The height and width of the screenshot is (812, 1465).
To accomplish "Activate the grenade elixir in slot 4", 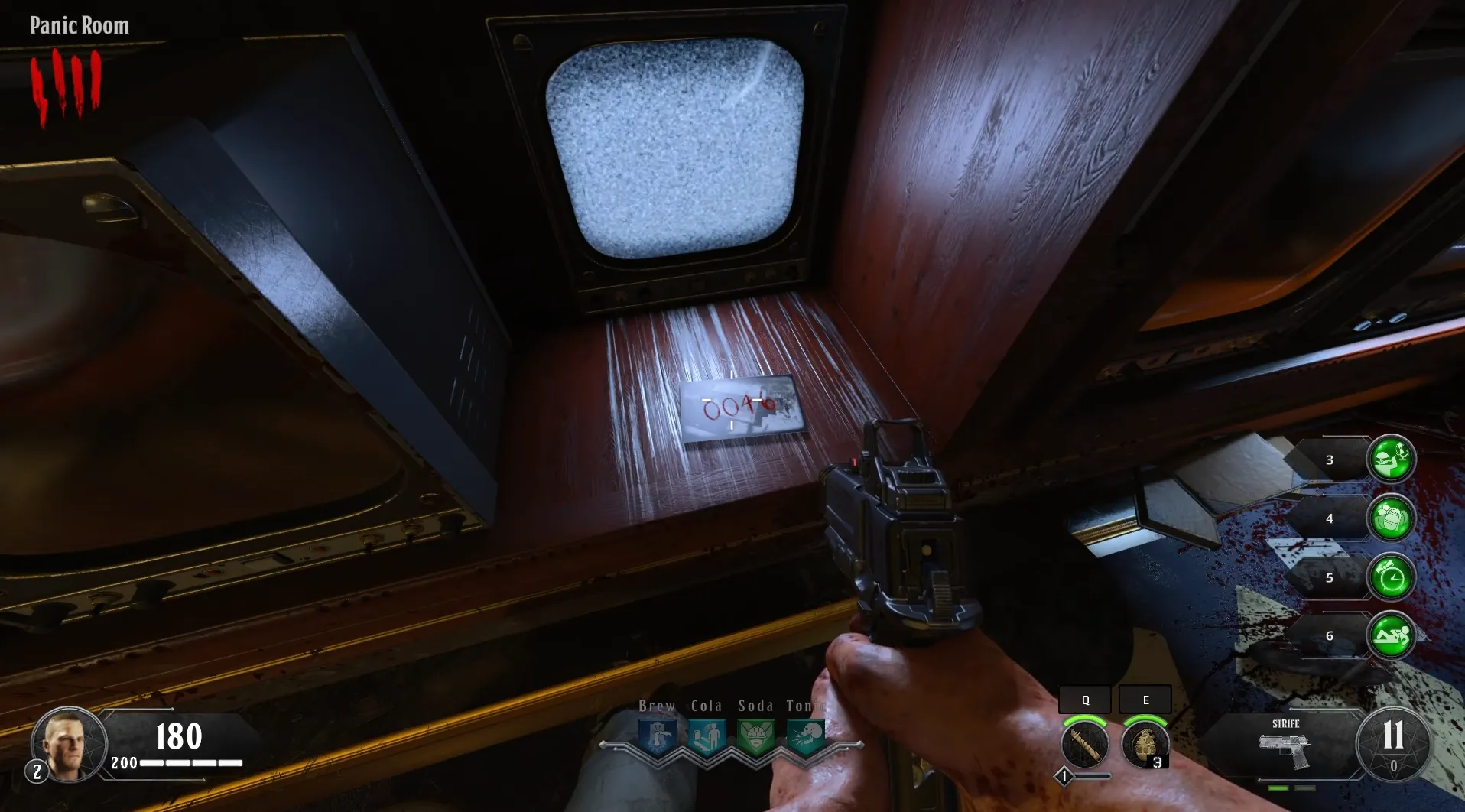I will 1391,518.
